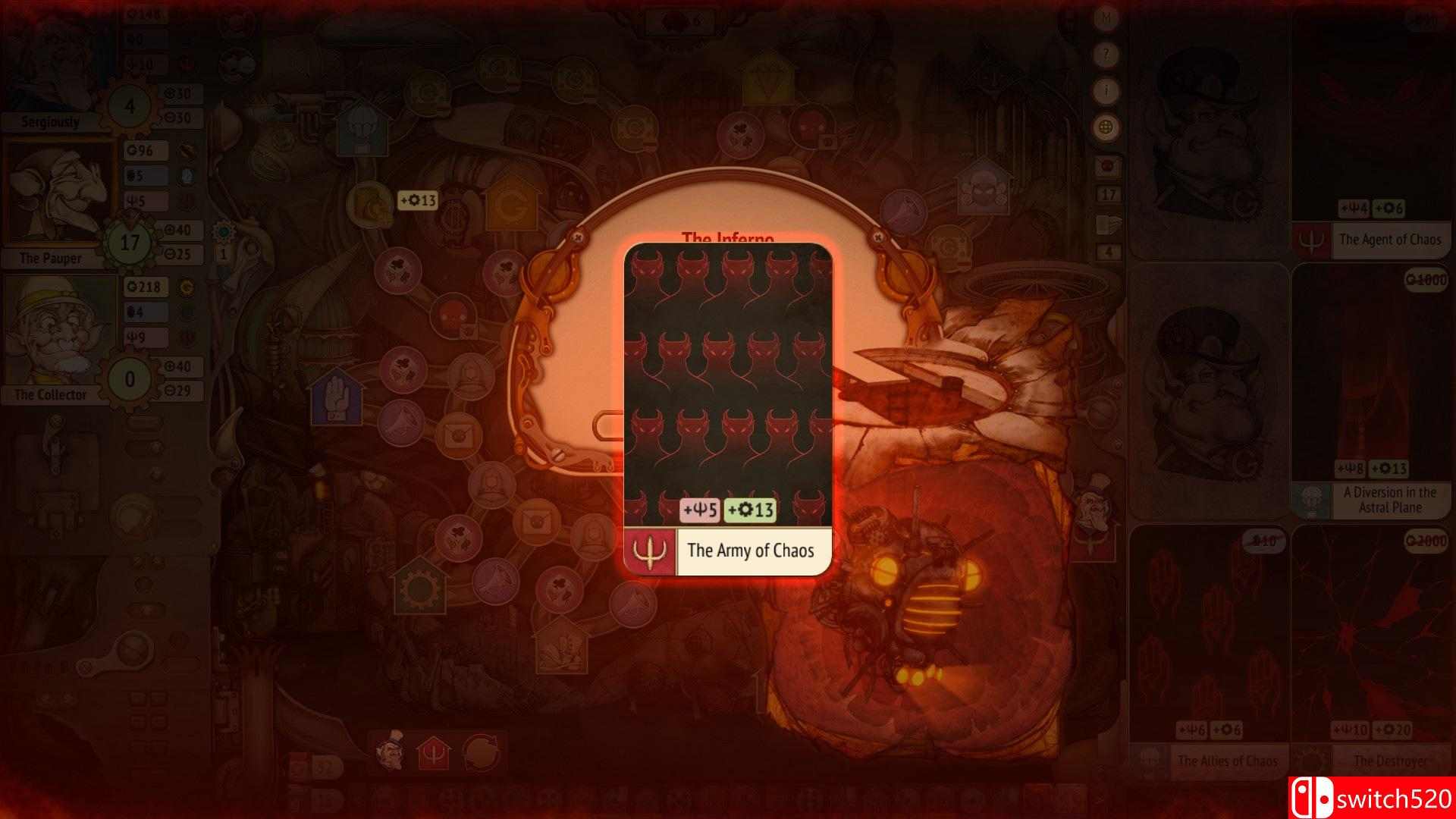This screenshot has height=819, width=1456.
Task: Click the red Inferno house icon in bottom bar
Action: [x=434, y=752]
